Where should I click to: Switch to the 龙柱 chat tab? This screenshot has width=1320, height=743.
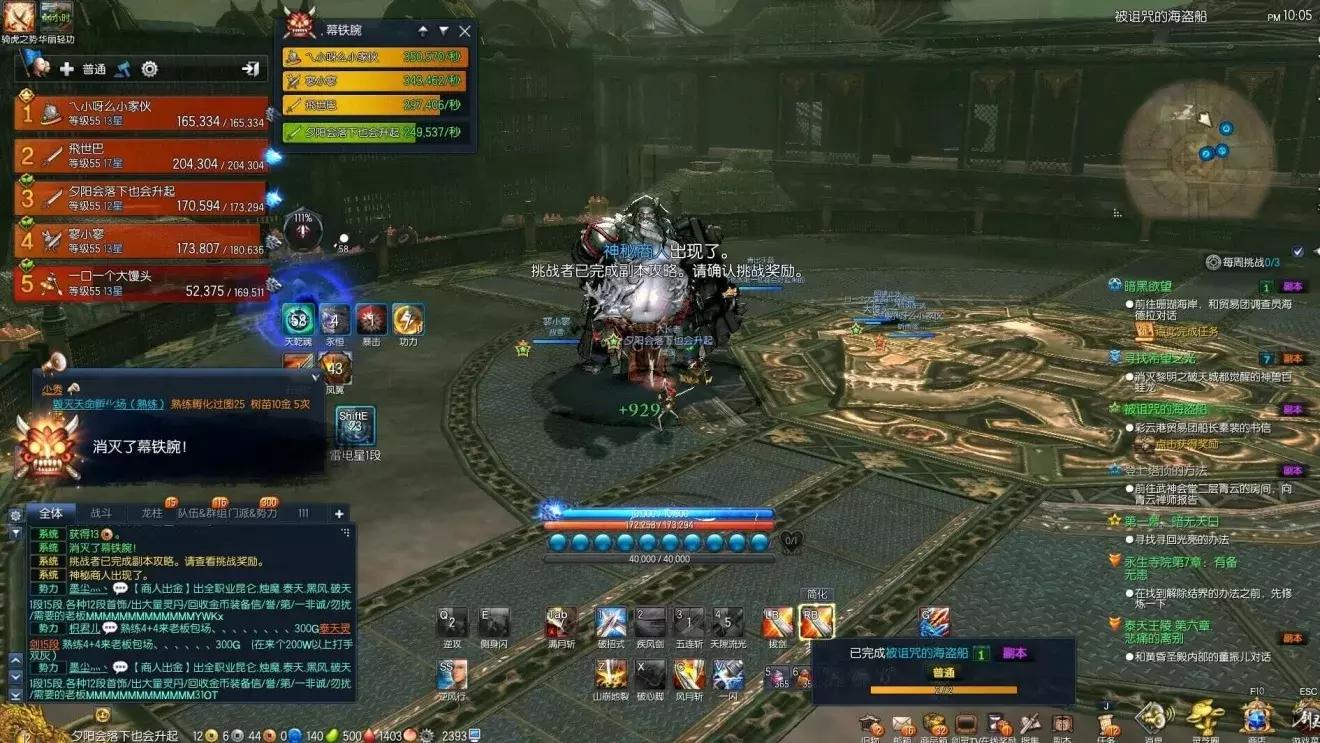click(151, 513)
